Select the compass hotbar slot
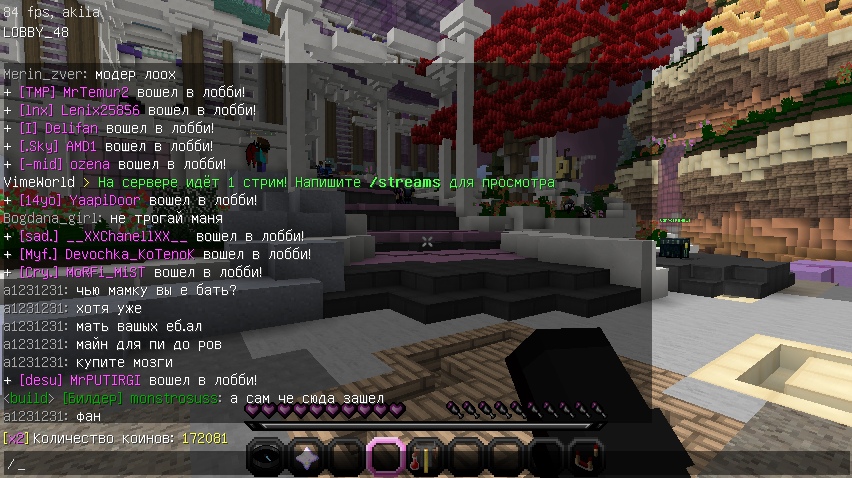Viewport: 852px width, 478px height. [x=265, y=458]
